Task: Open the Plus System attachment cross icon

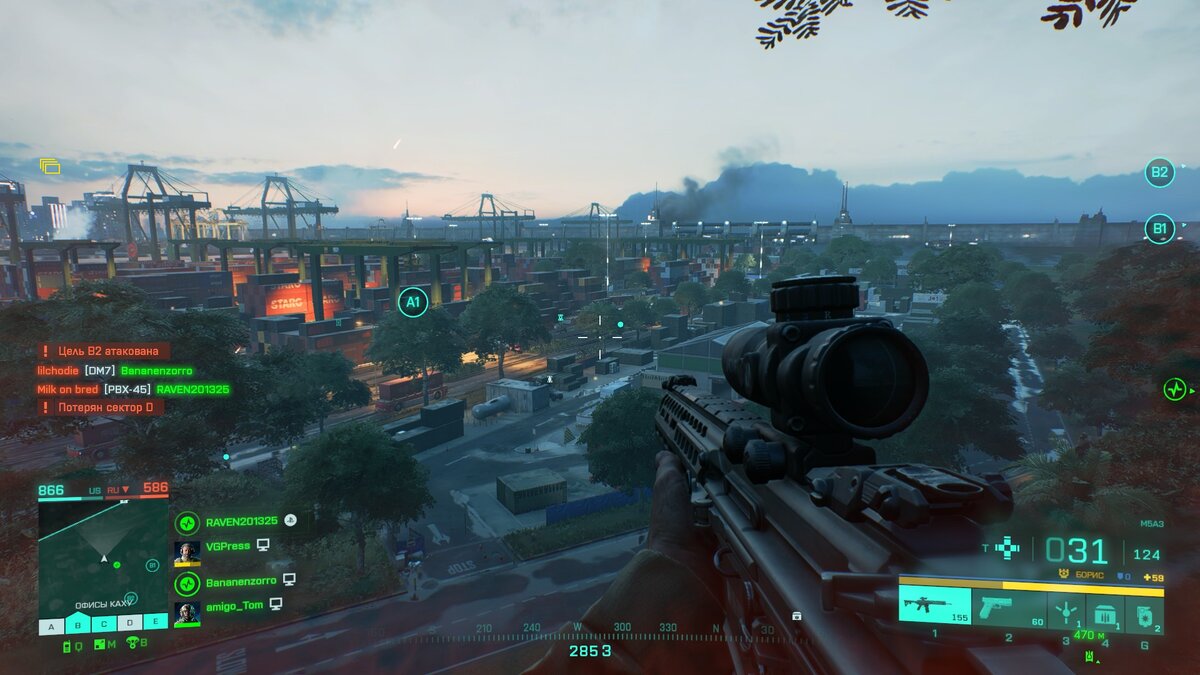Action: pos(1007,547)
